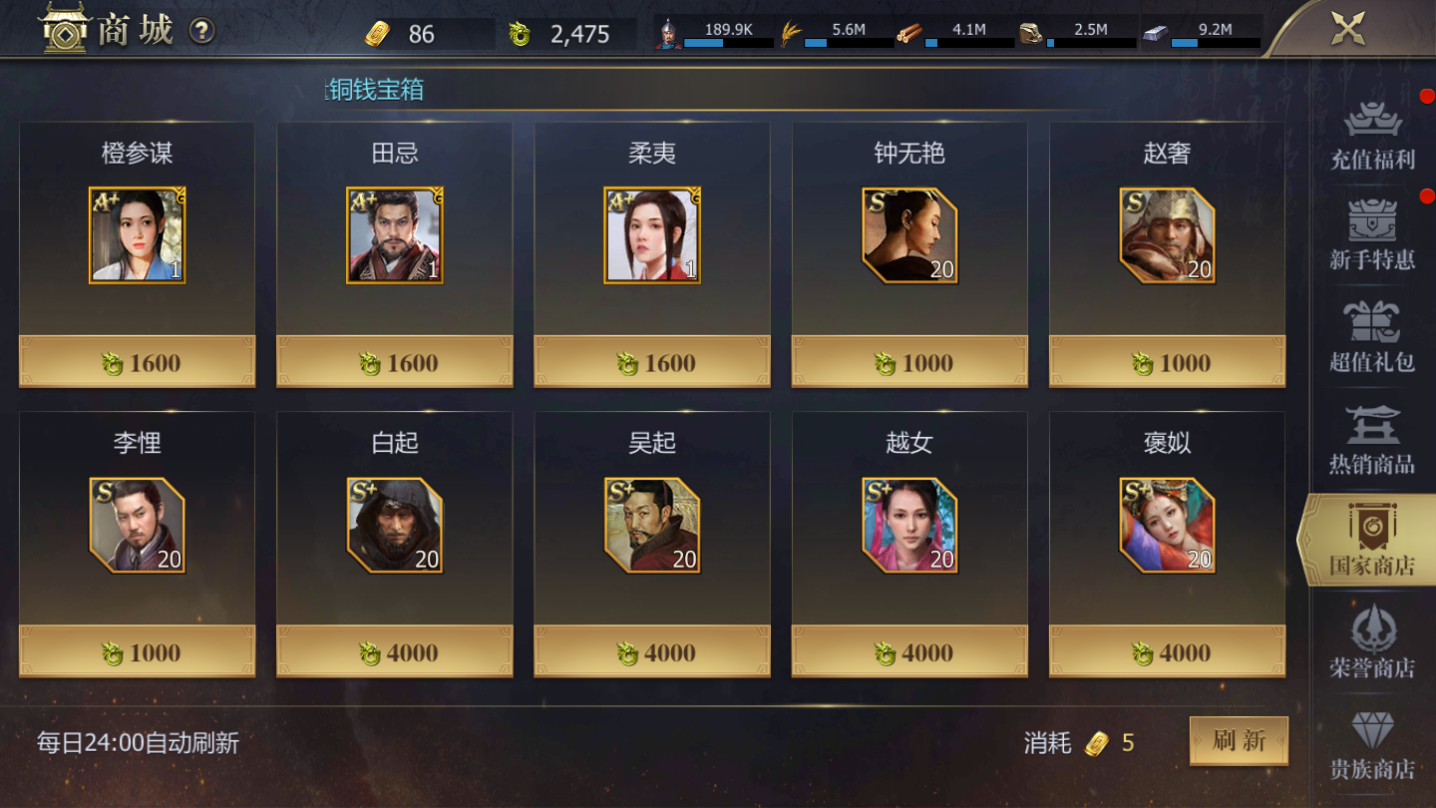
Task: Buy 橙参谋 for 1600 coins
Action: (137, 362)
